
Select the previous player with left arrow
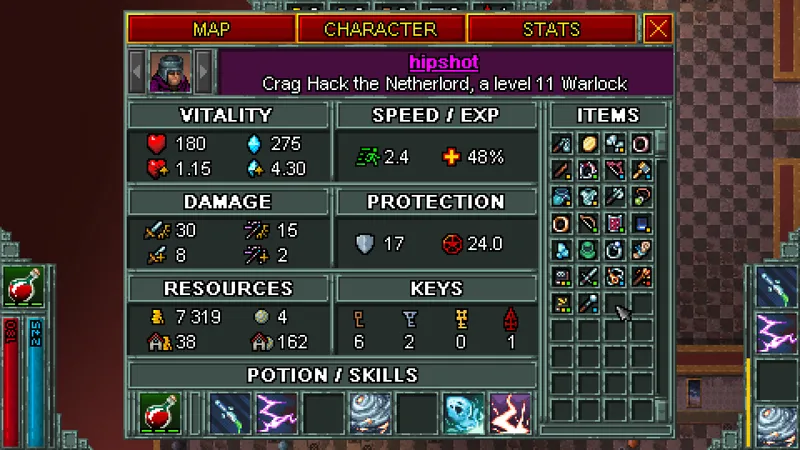click(x=137, y=71)
